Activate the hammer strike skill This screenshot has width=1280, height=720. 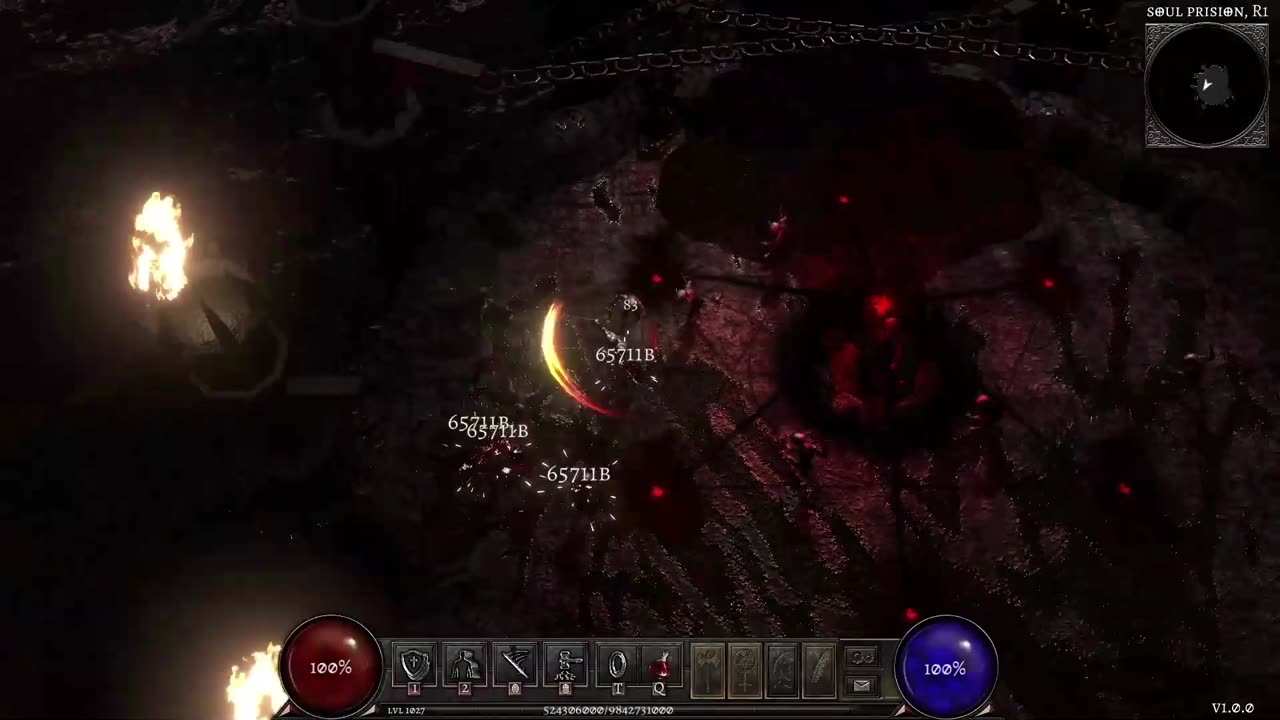click(x=565, y=665)
